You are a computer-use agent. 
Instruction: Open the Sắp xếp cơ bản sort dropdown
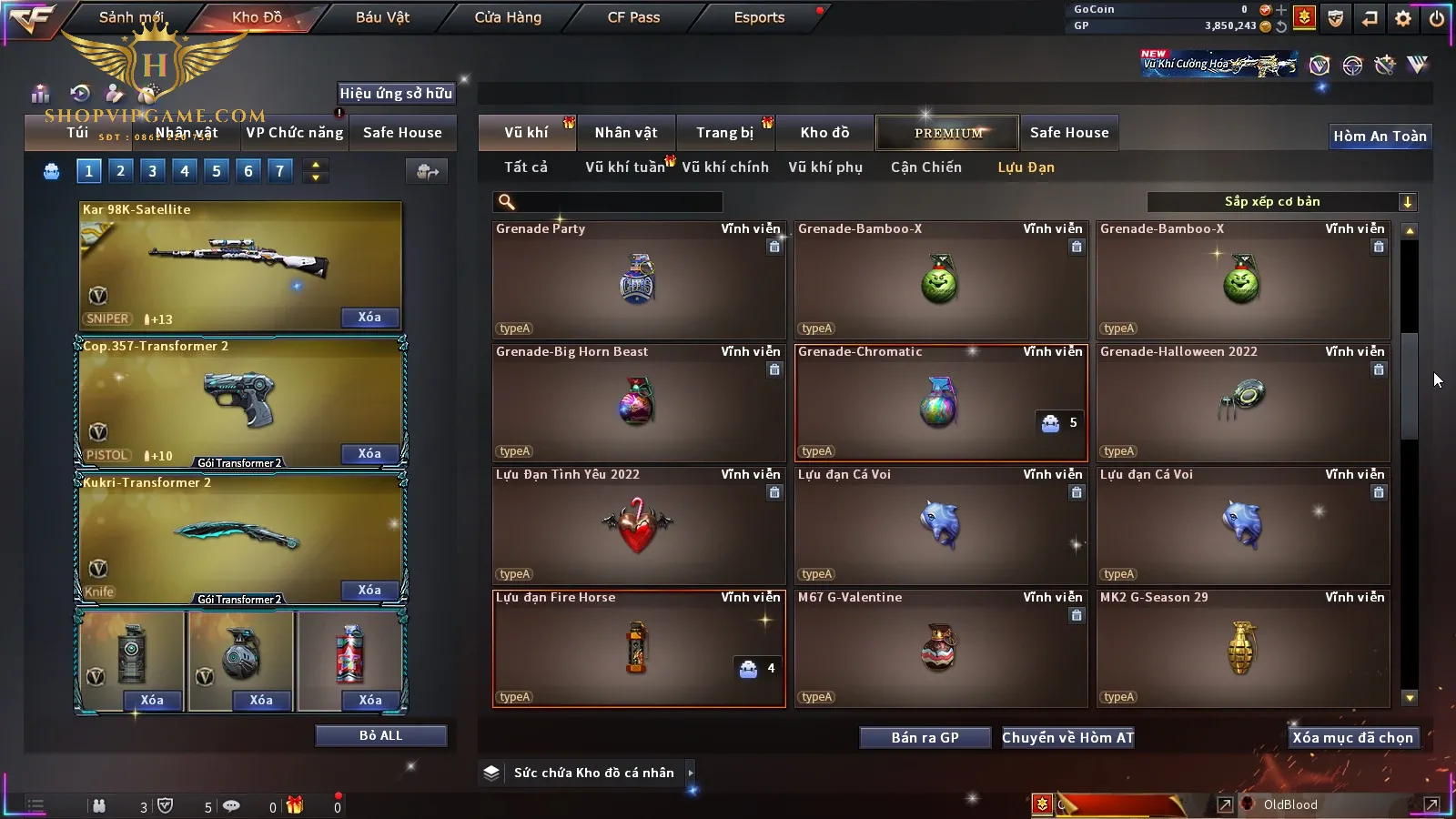click(x=1281, y=202)
